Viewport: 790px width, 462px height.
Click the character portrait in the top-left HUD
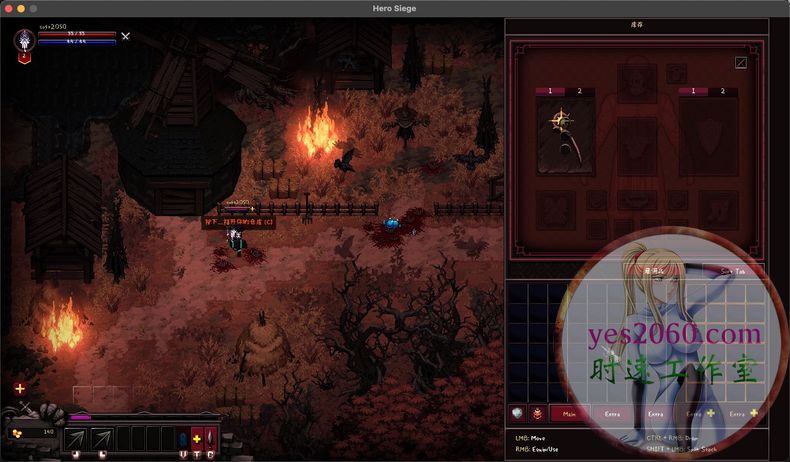point(25,41)
